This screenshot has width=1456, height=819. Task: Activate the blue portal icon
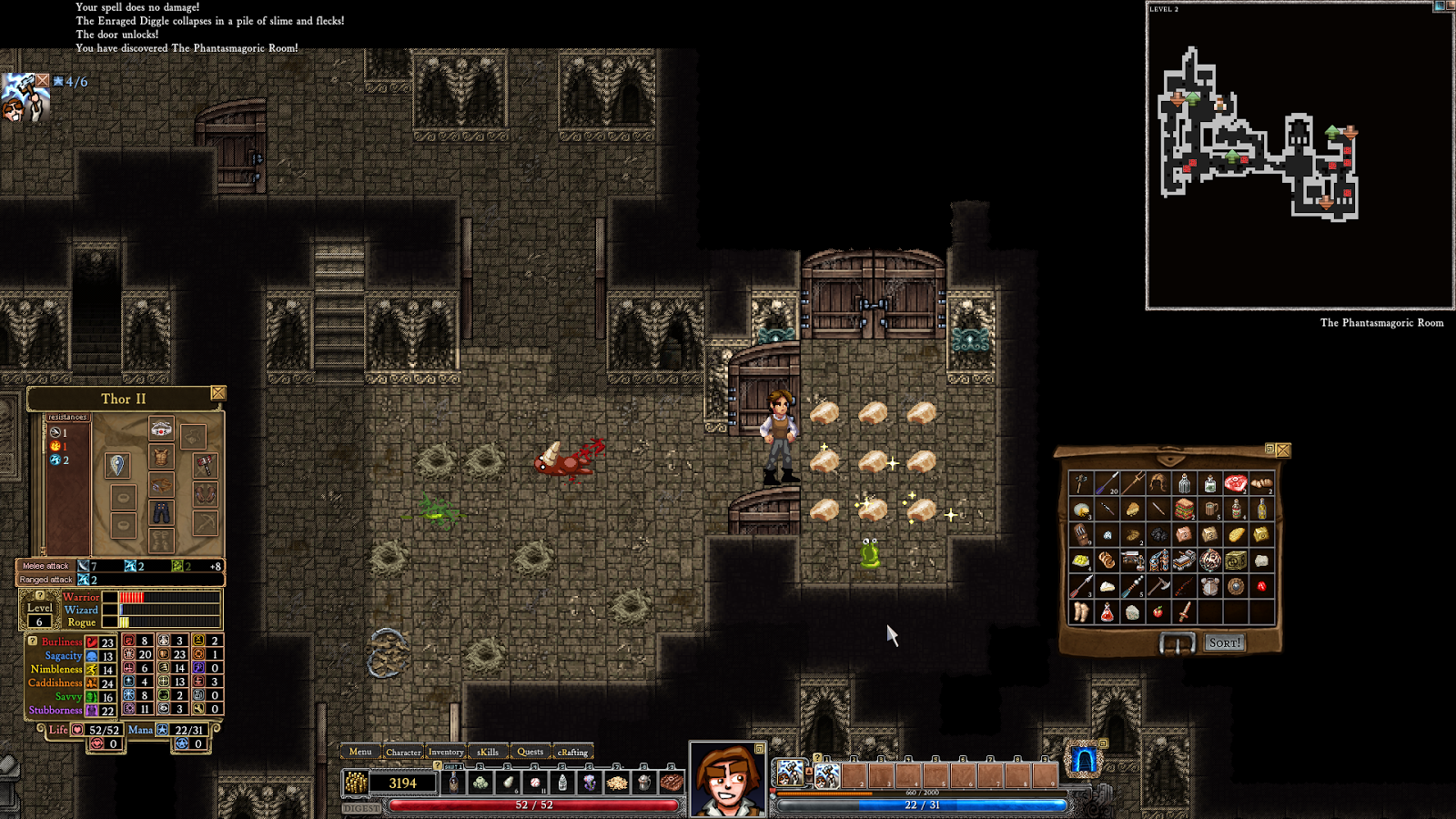click(1083, 760)
